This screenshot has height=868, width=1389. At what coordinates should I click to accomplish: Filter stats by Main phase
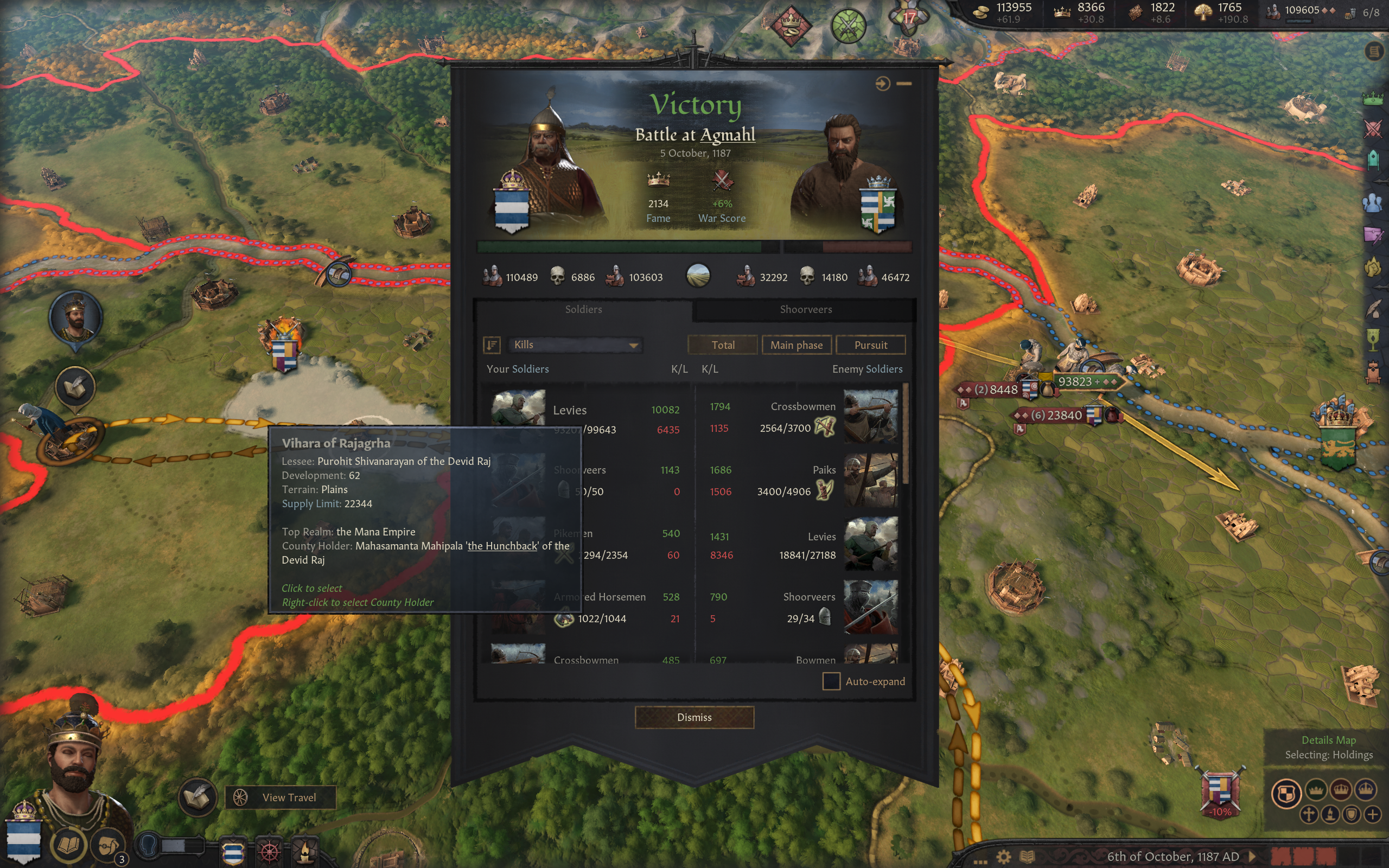pos(796,345)
